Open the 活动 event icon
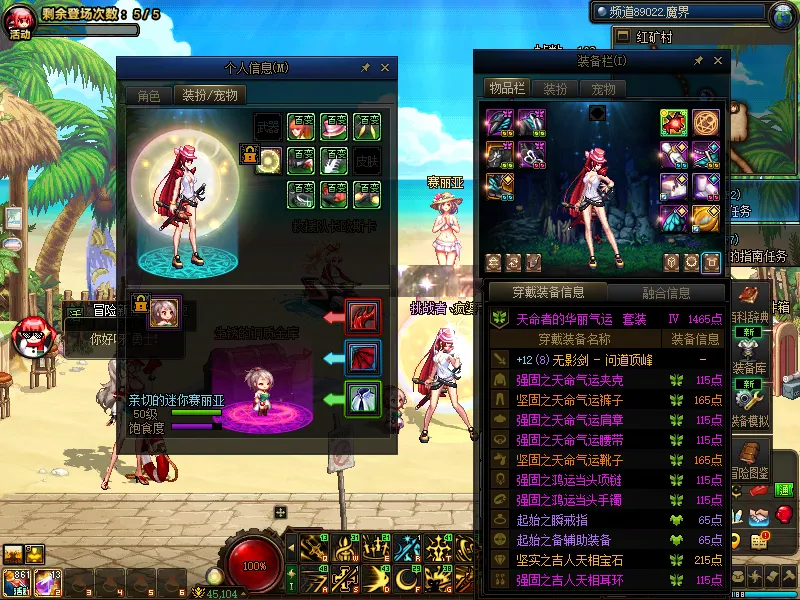The height and width of the screenshot is (600, 800). point(20,20)
